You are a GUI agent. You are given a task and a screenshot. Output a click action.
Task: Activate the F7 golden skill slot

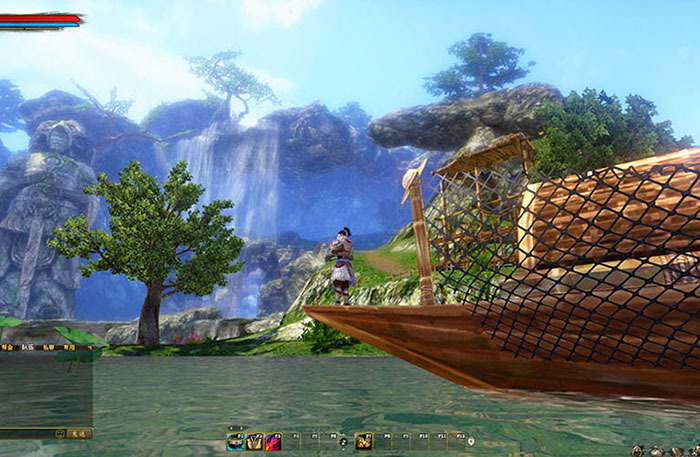click(x=364, y=440)
